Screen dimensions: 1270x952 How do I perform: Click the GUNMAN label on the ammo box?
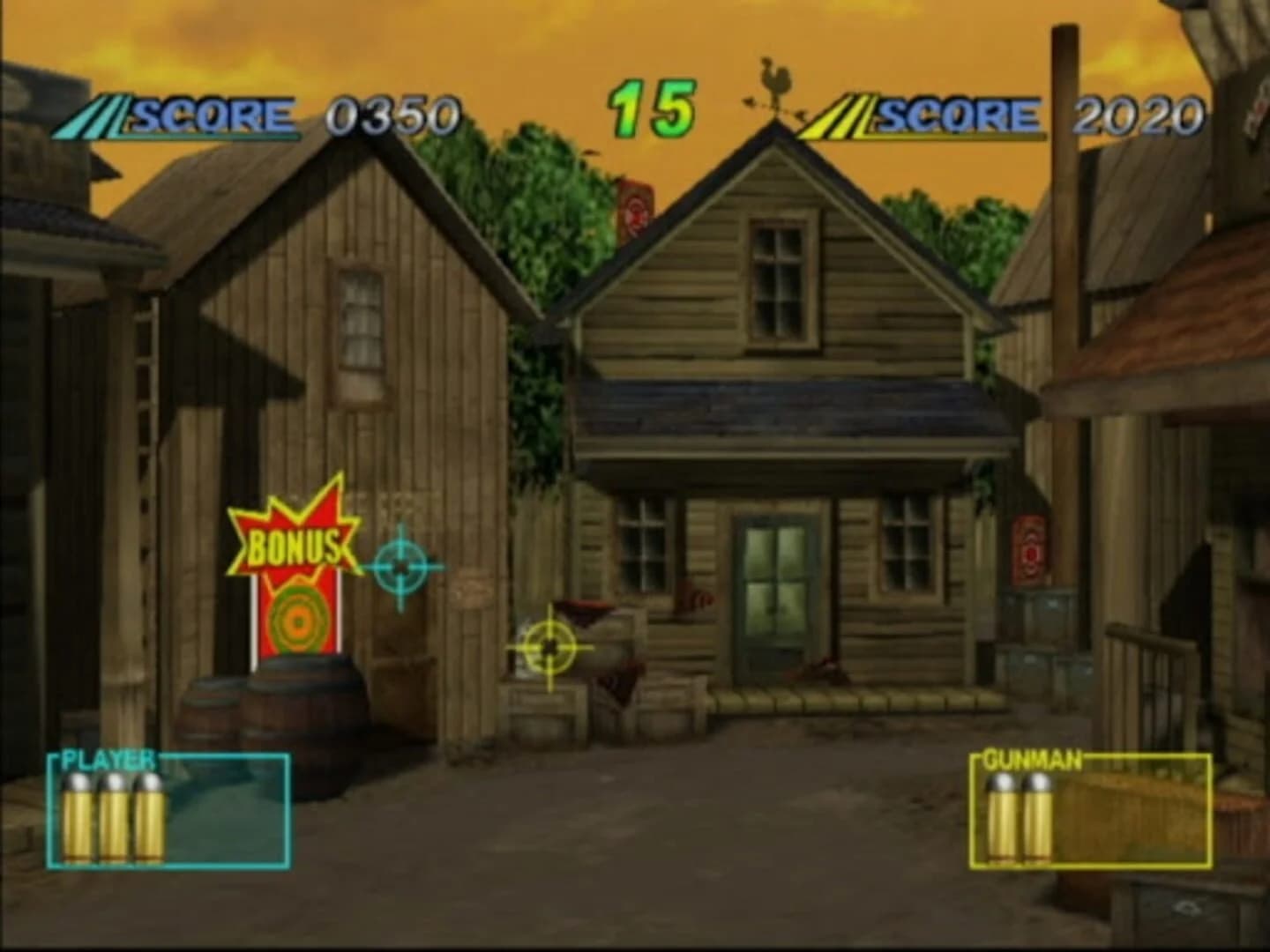point(1034,760)
